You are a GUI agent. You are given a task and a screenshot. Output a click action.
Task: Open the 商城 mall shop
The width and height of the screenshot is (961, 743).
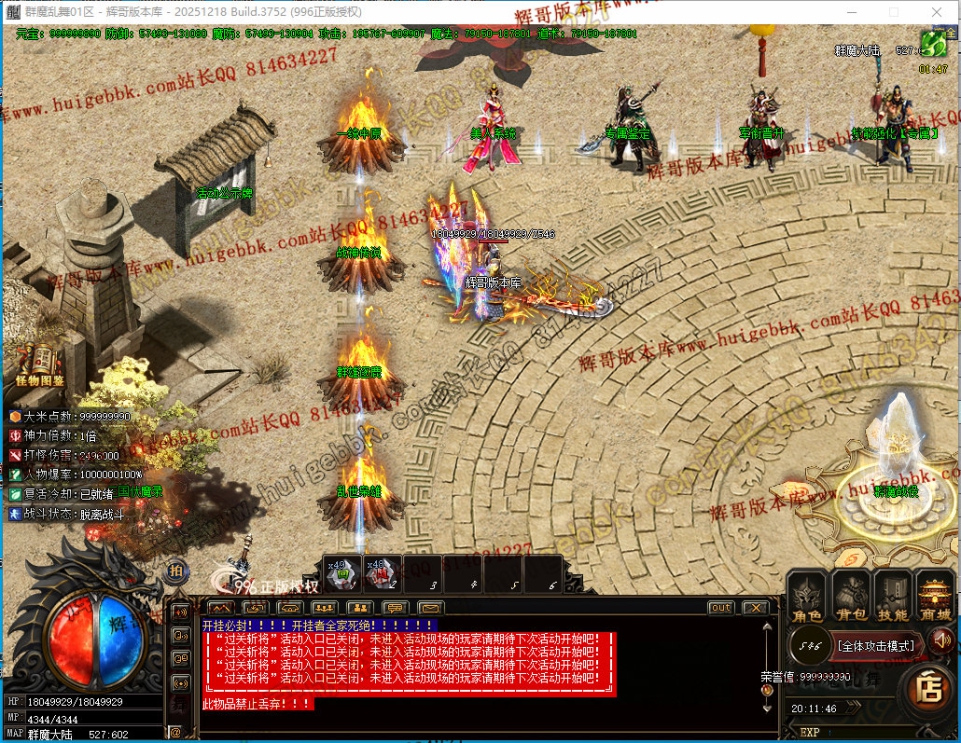pos(935,597)
